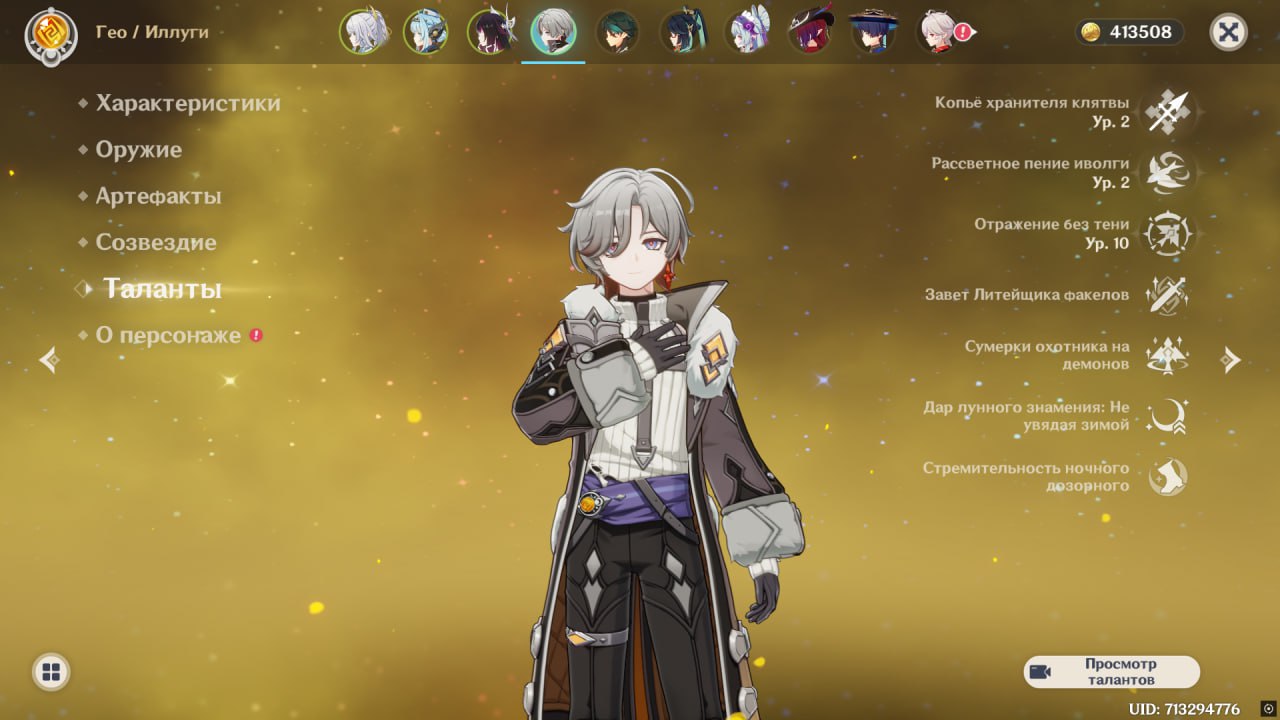Switch to the previous character with the left arrow
Viewport: 1280px width, 720px height.
coord(49,360)
